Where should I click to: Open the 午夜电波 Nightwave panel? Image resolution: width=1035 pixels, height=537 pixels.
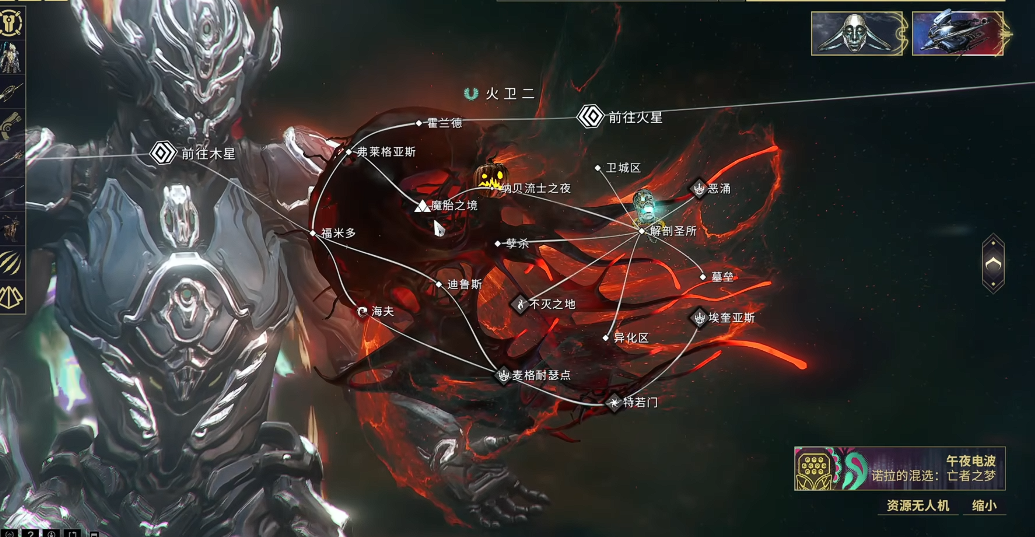tap(898, 467)
